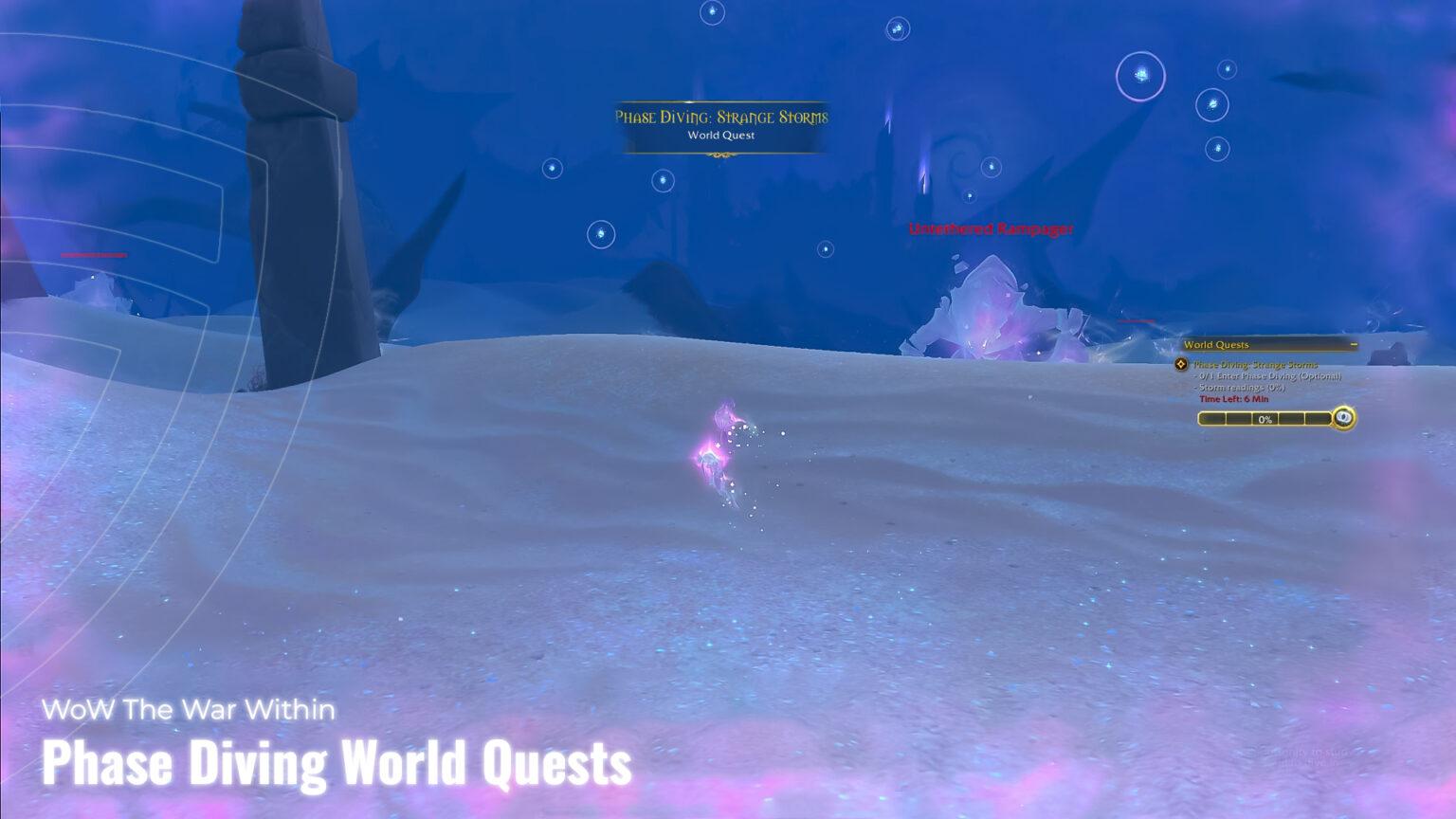This screenshot has height=819, width=1456.
Task: Click the diamond quest icon in the World Quests tracker
Action: coord(1182,364)
